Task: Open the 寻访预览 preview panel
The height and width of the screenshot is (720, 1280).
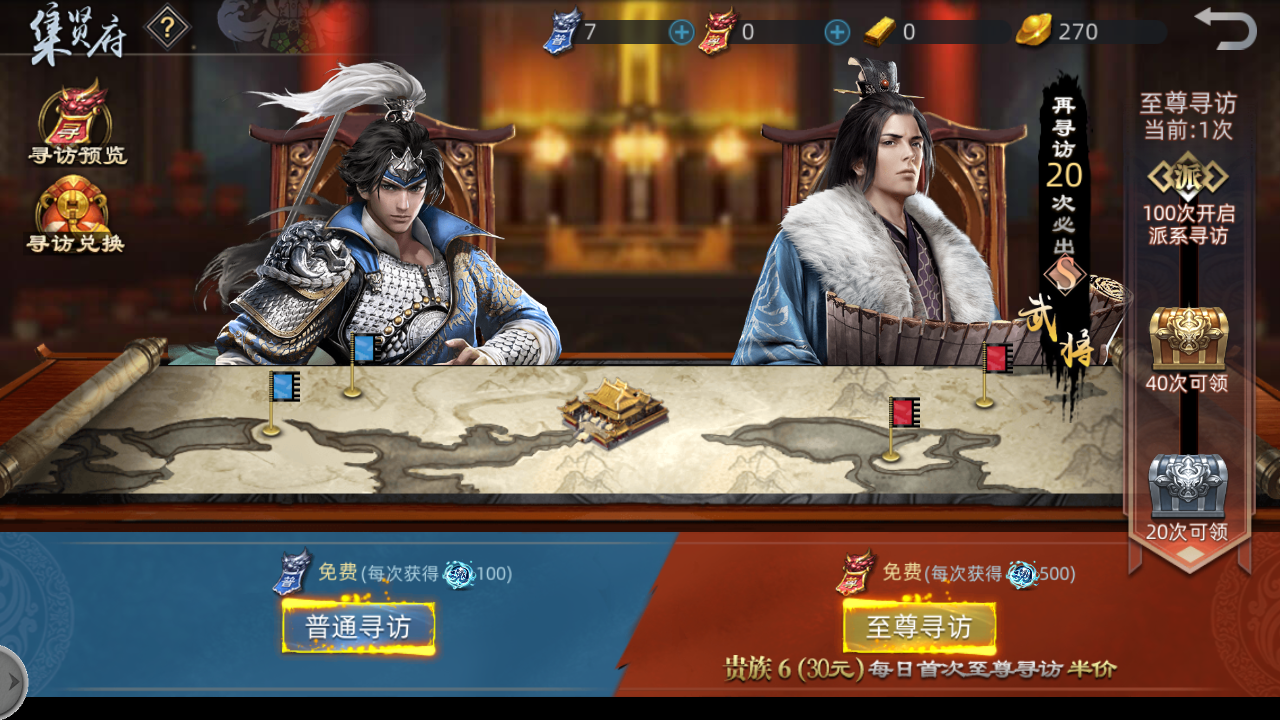Action: click(75, 125)
